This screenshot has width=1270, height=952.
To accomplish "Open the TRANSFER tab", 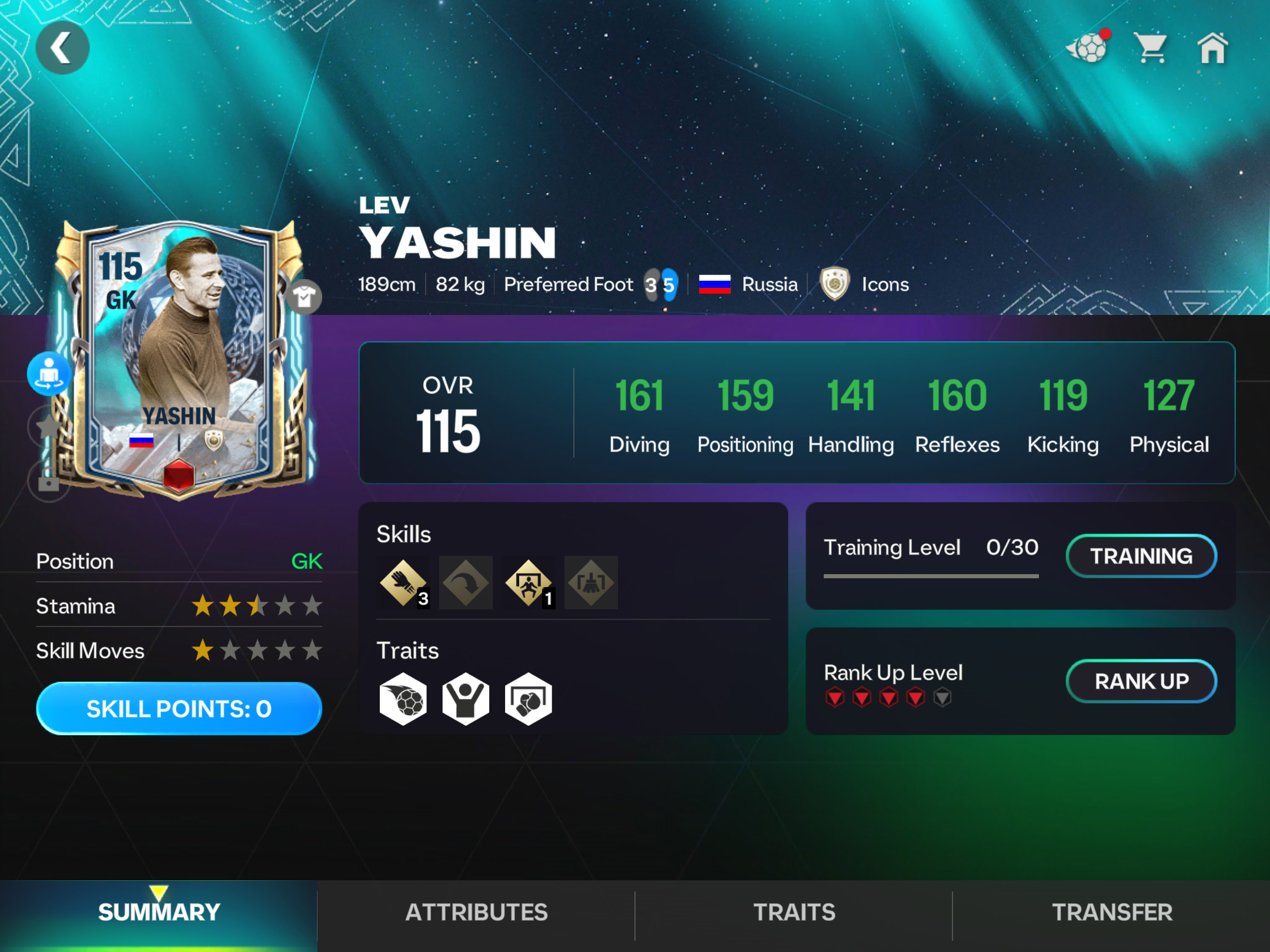I will tap(1111, 912).
